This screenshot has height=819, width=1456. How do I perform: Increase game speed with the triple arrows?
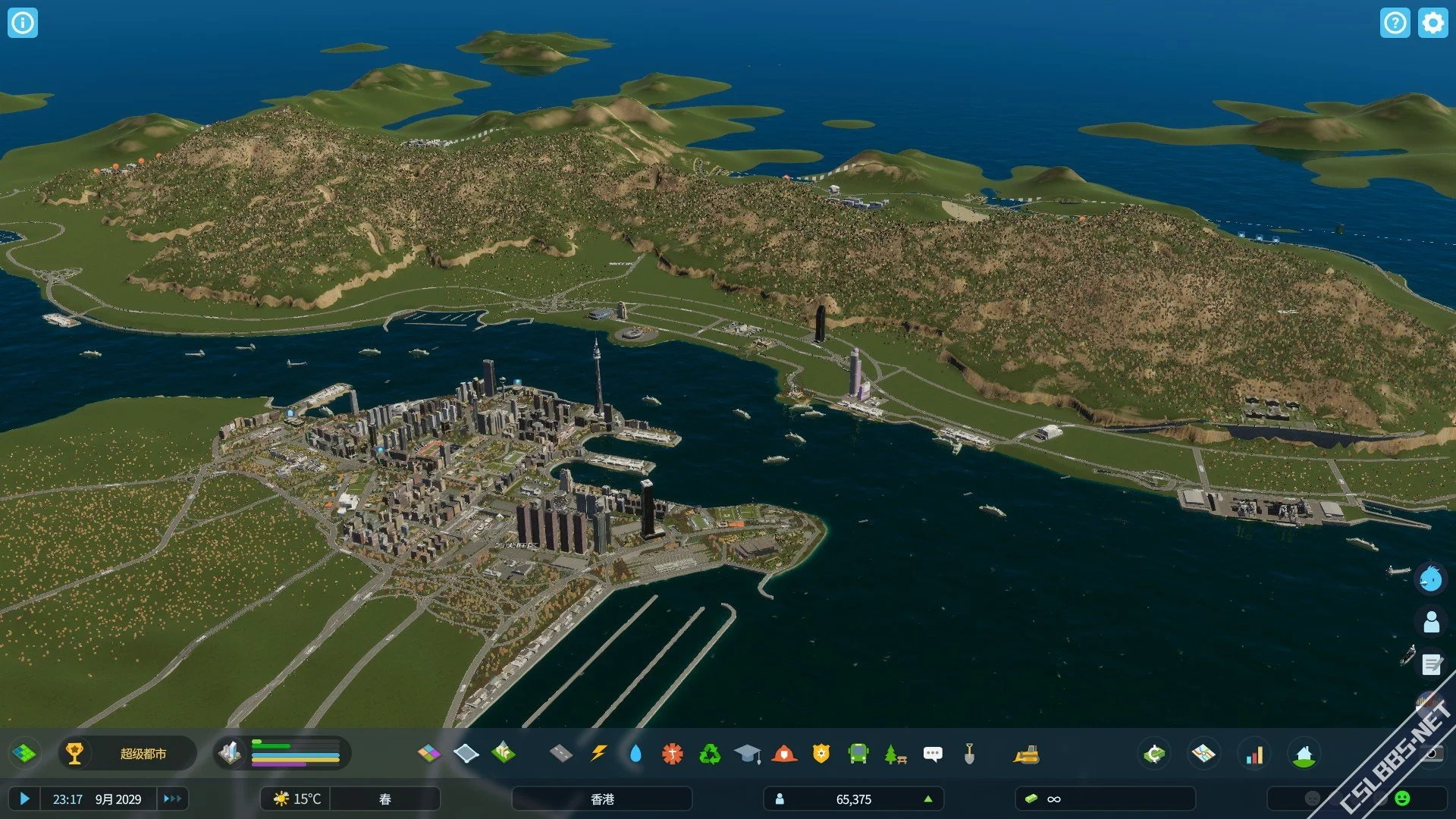coord(172,799)
